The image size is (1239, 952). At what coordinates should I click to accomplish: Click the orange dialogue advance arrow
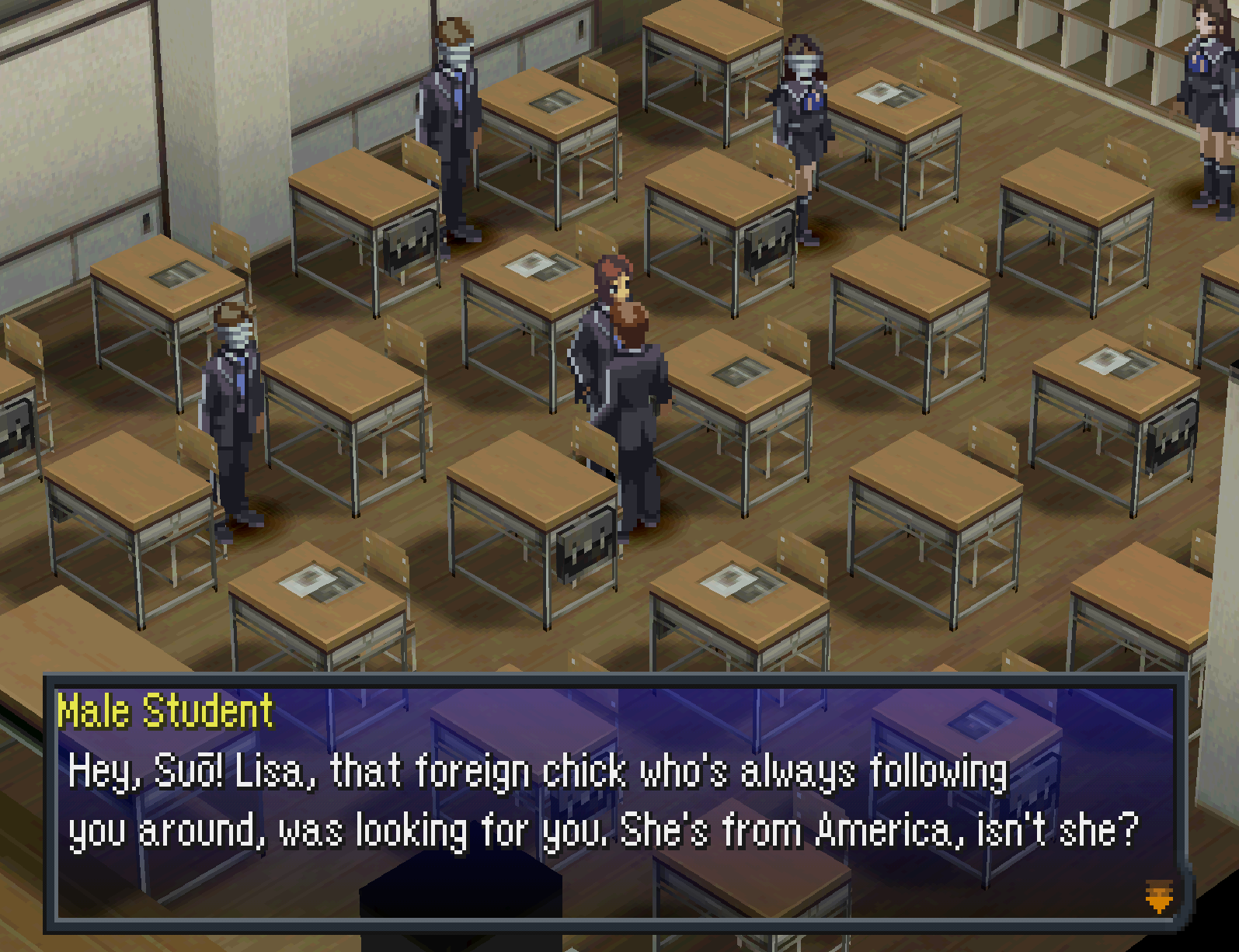[x=1158, y=896]
